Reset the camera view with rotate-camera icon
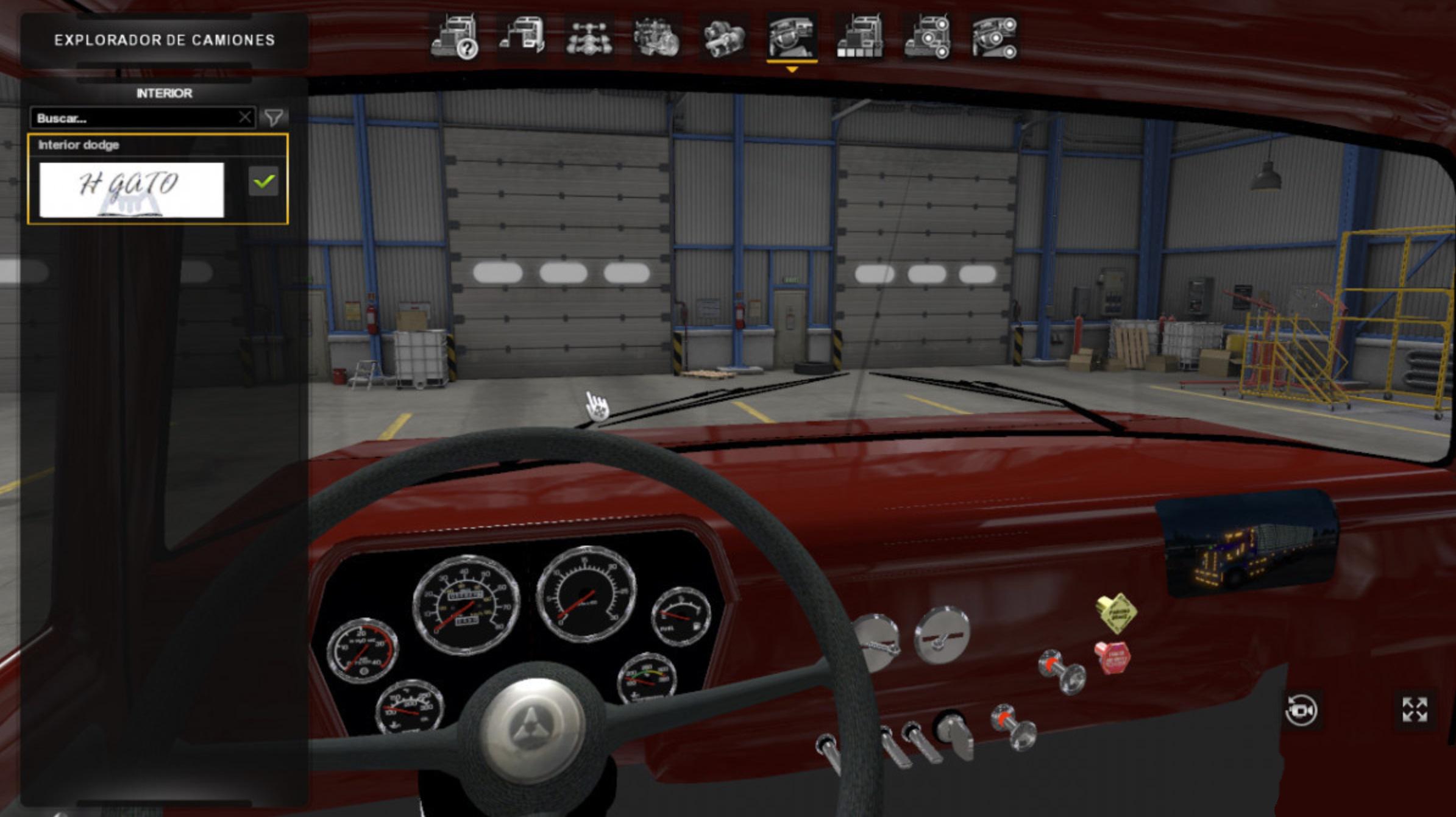 pyautogui.click(x=1301, y=711)
